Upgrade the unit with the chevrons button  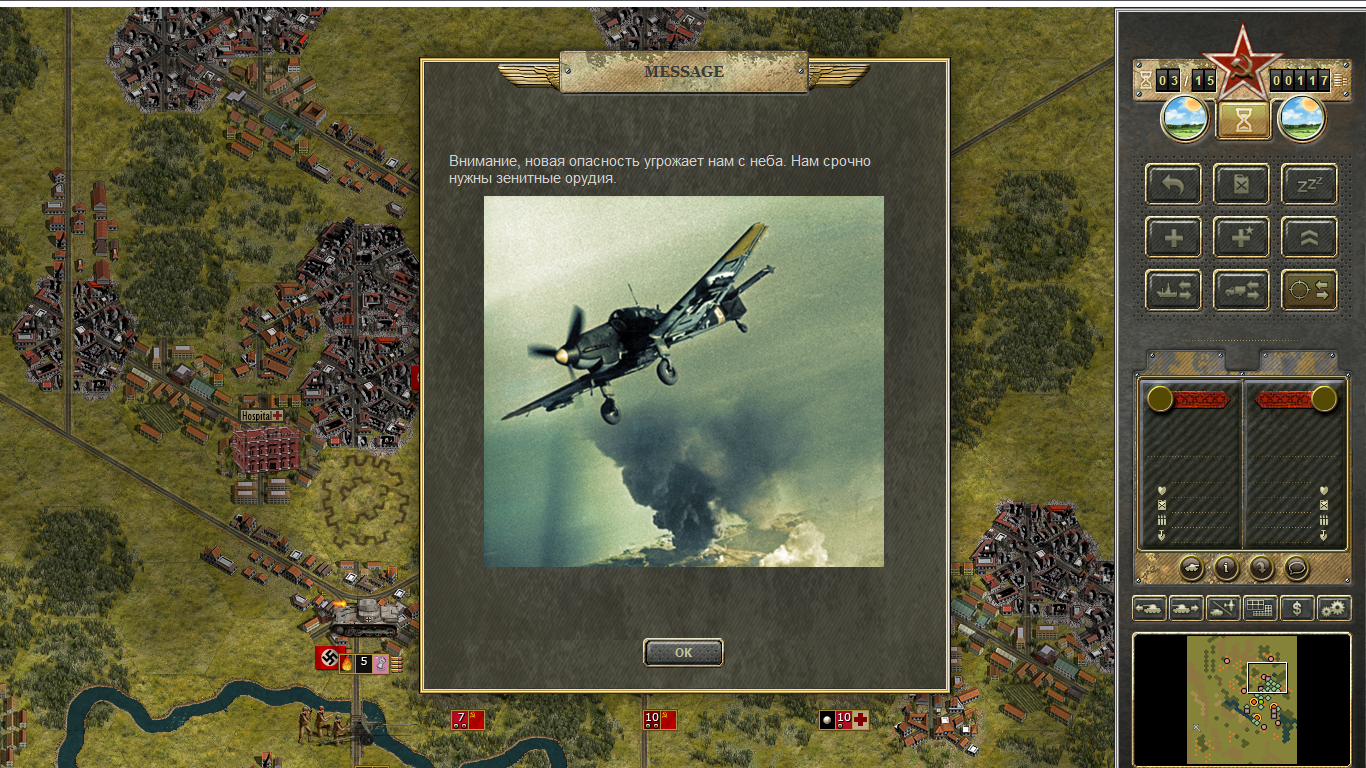[1309, 237]
